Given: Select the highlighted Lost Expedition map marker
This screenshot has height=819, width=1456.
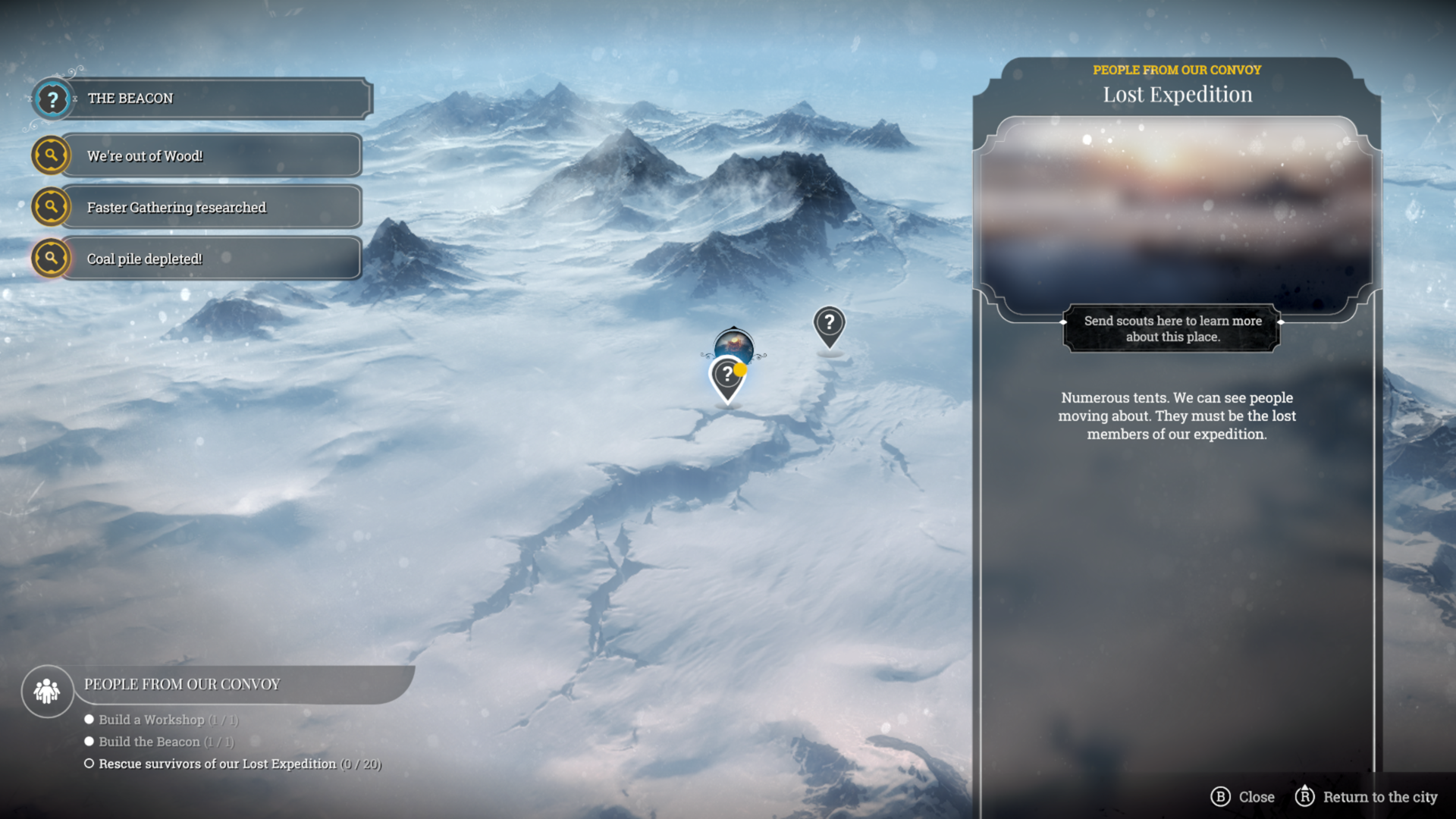Looking at the screenshot, I should click(727, 377).
